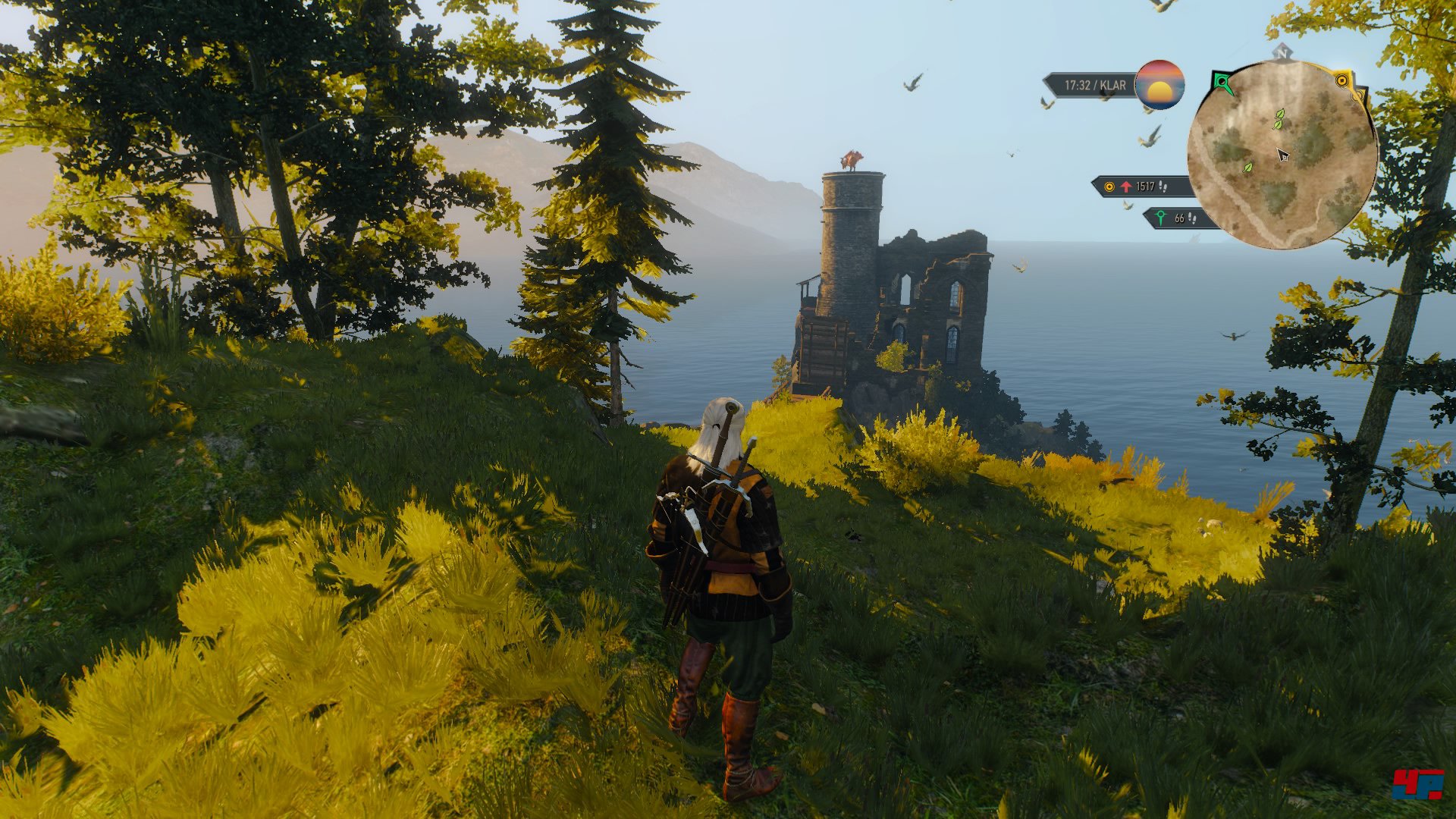Click the 4P watermark logo
This screenshot has height=819, width=1456.
(x=1417, y=783)
